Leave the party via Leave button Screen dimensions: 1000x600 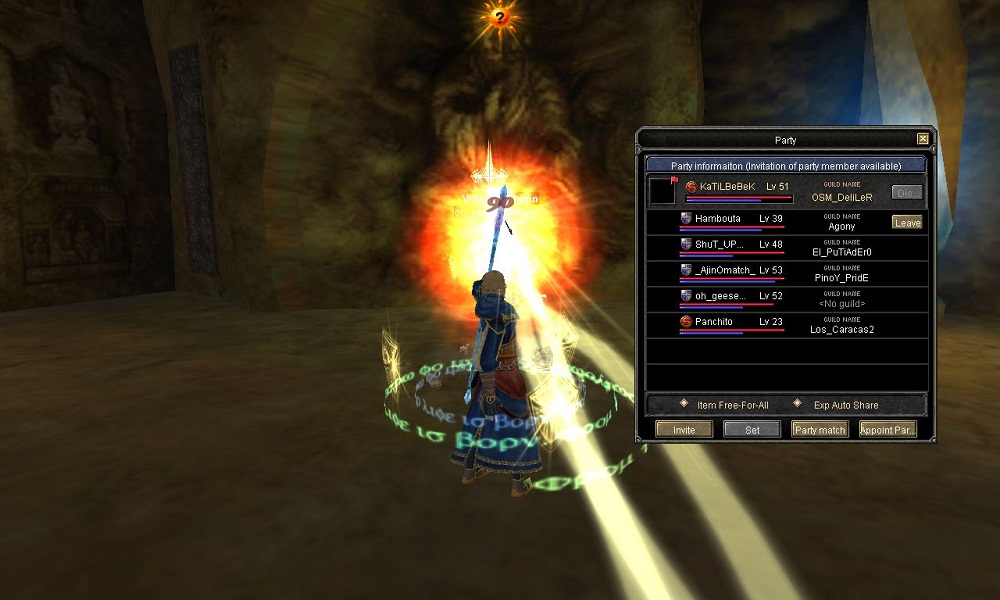907,223
